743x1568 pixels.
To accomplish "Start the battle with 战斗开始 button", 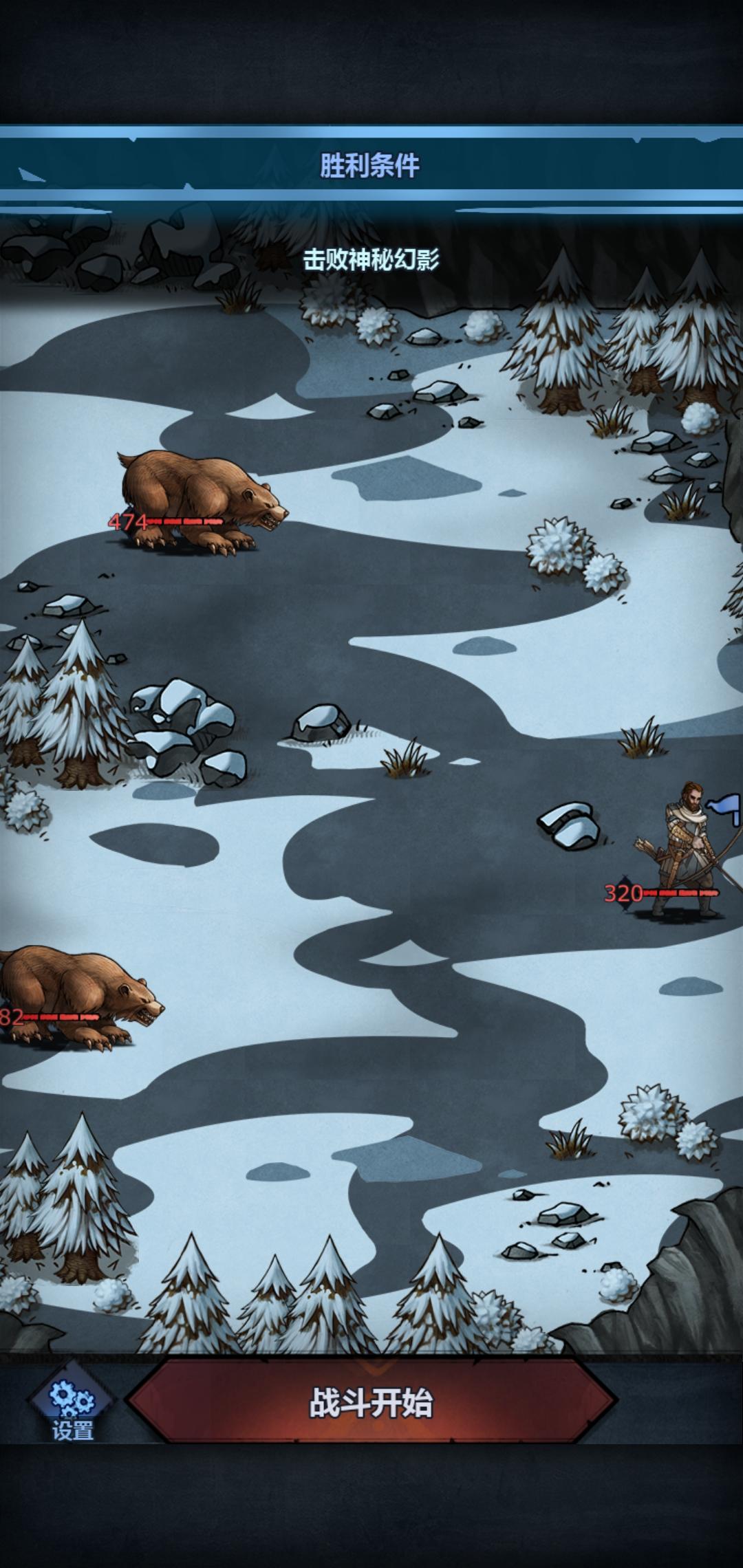I will click(x=371, y=1403).
